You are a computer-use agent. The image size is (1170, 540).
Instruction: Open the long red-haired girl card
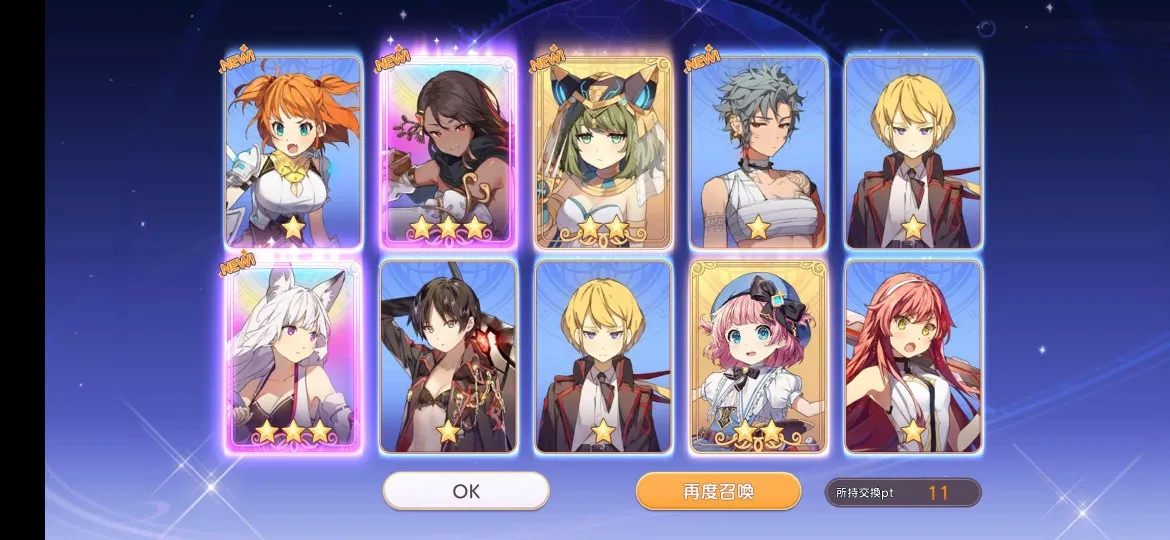click(x=913, y=356)
